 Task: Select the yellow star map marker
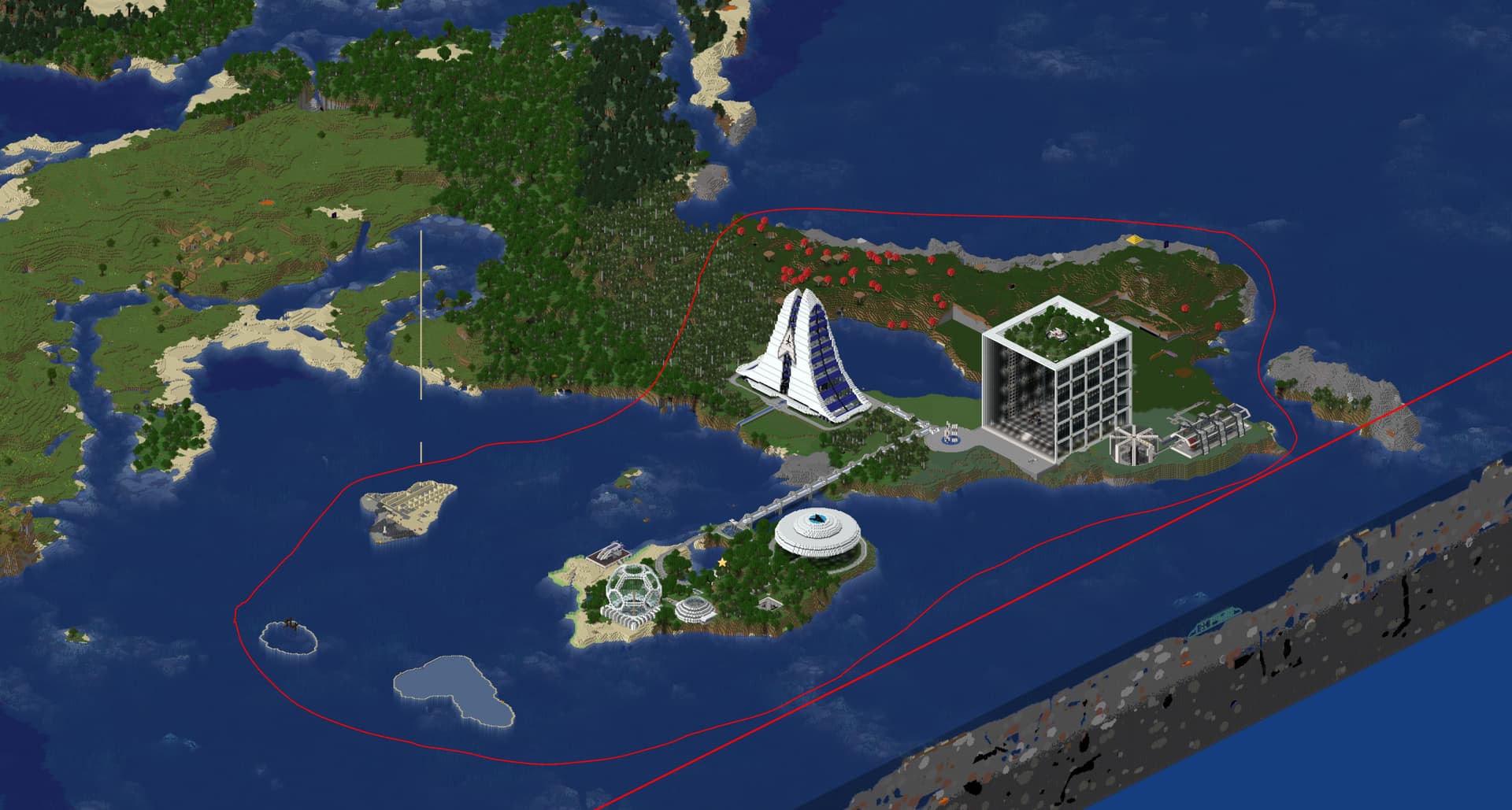coord(722,563)
